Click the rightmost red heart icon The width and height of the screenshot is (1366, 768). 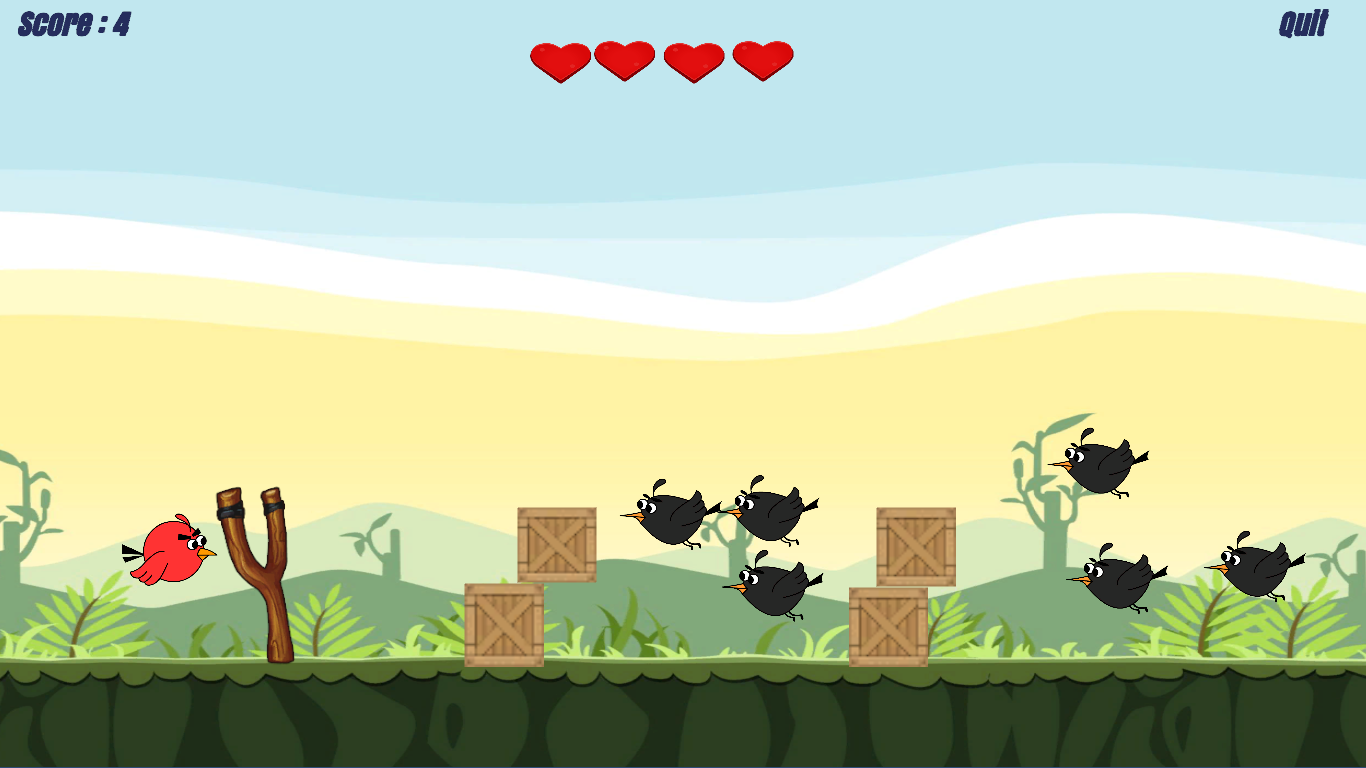click(x=762, y=60)
